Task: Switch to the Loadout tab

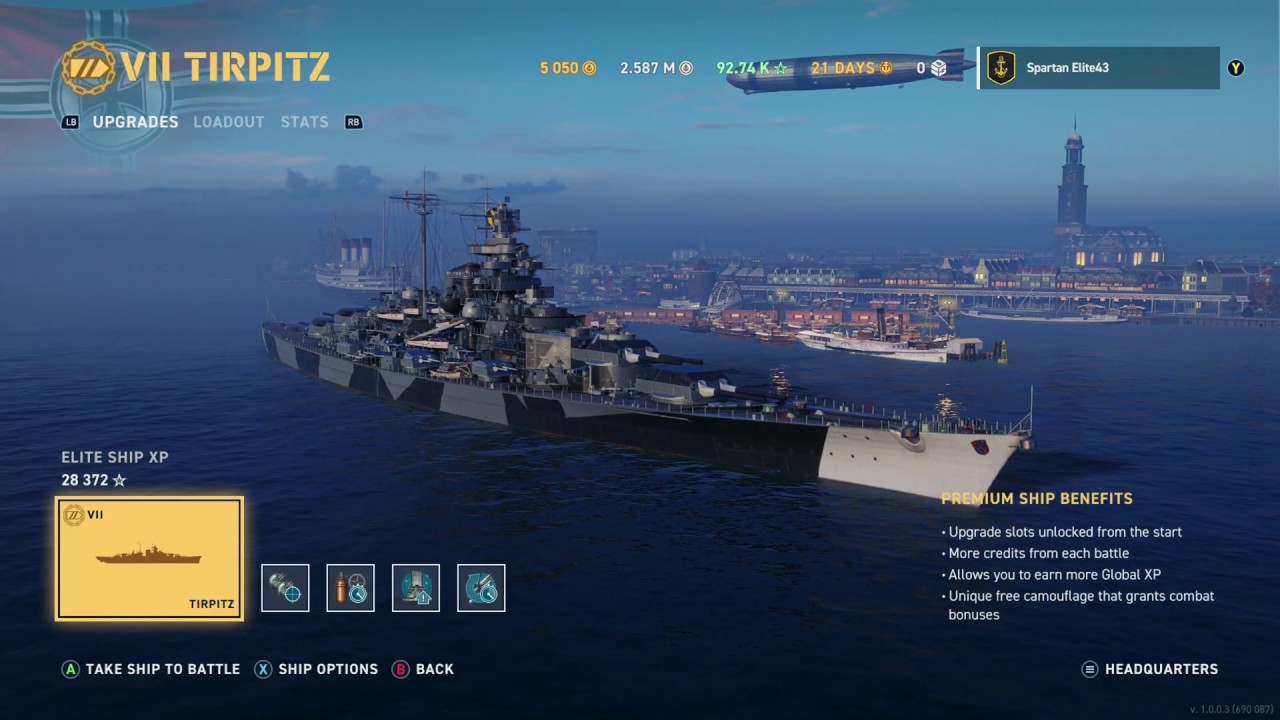Action: point(229,122)
